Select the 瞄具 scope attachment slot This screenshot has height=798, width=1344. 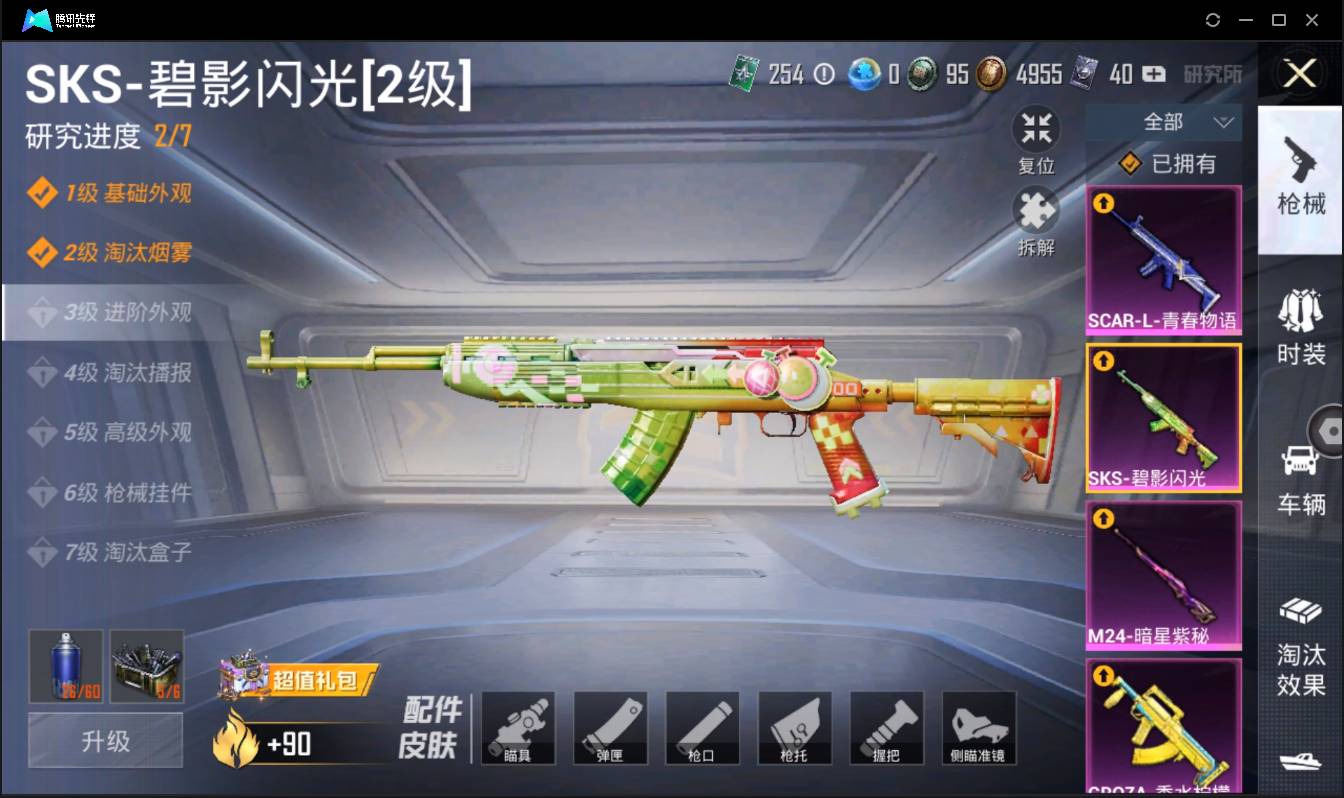tap(518, 728)
